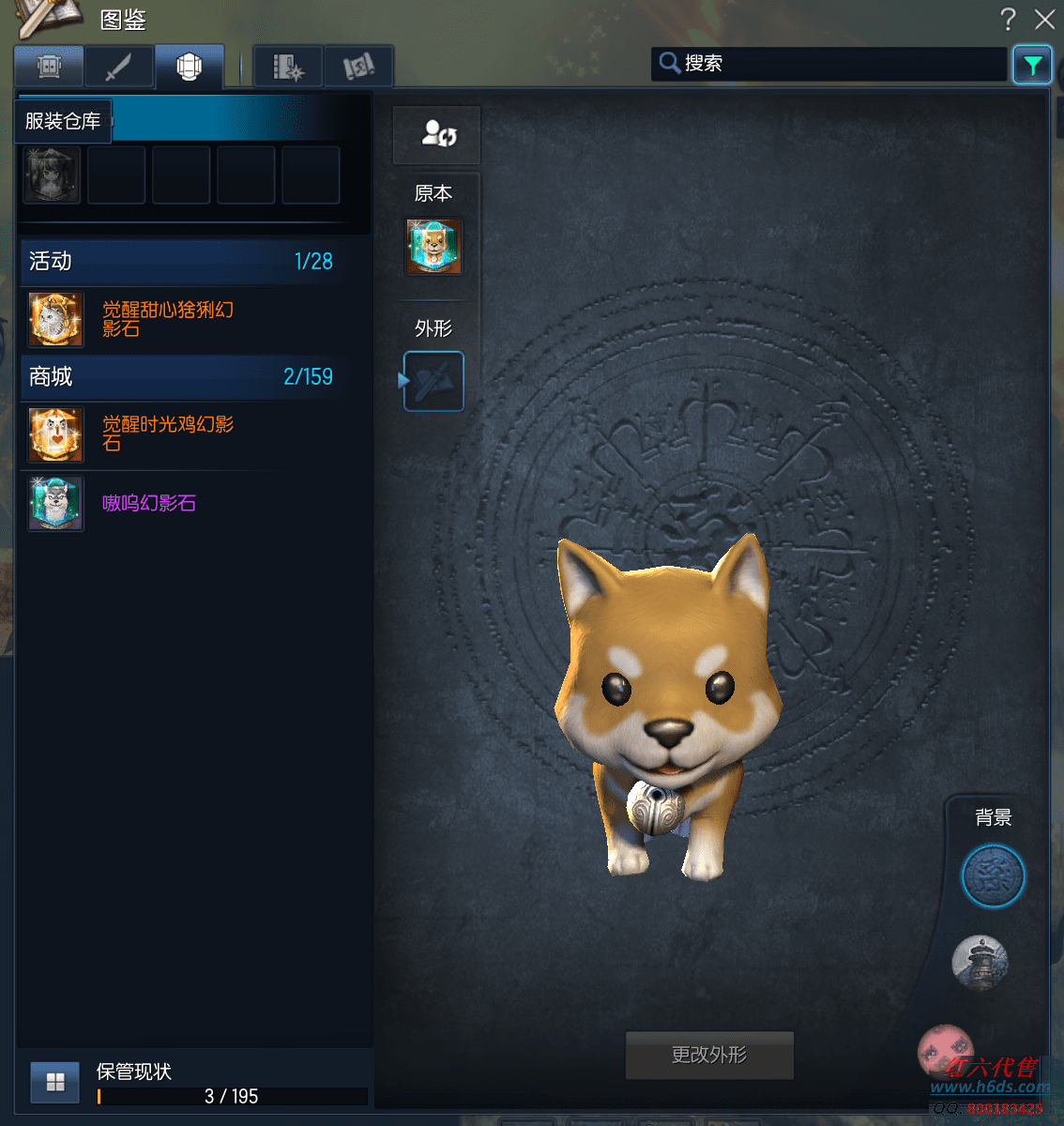The width and height of the screenshot is (1064, 1126).
Task: Select the 原本 Shiba pet slot
Action: [433, 247]
